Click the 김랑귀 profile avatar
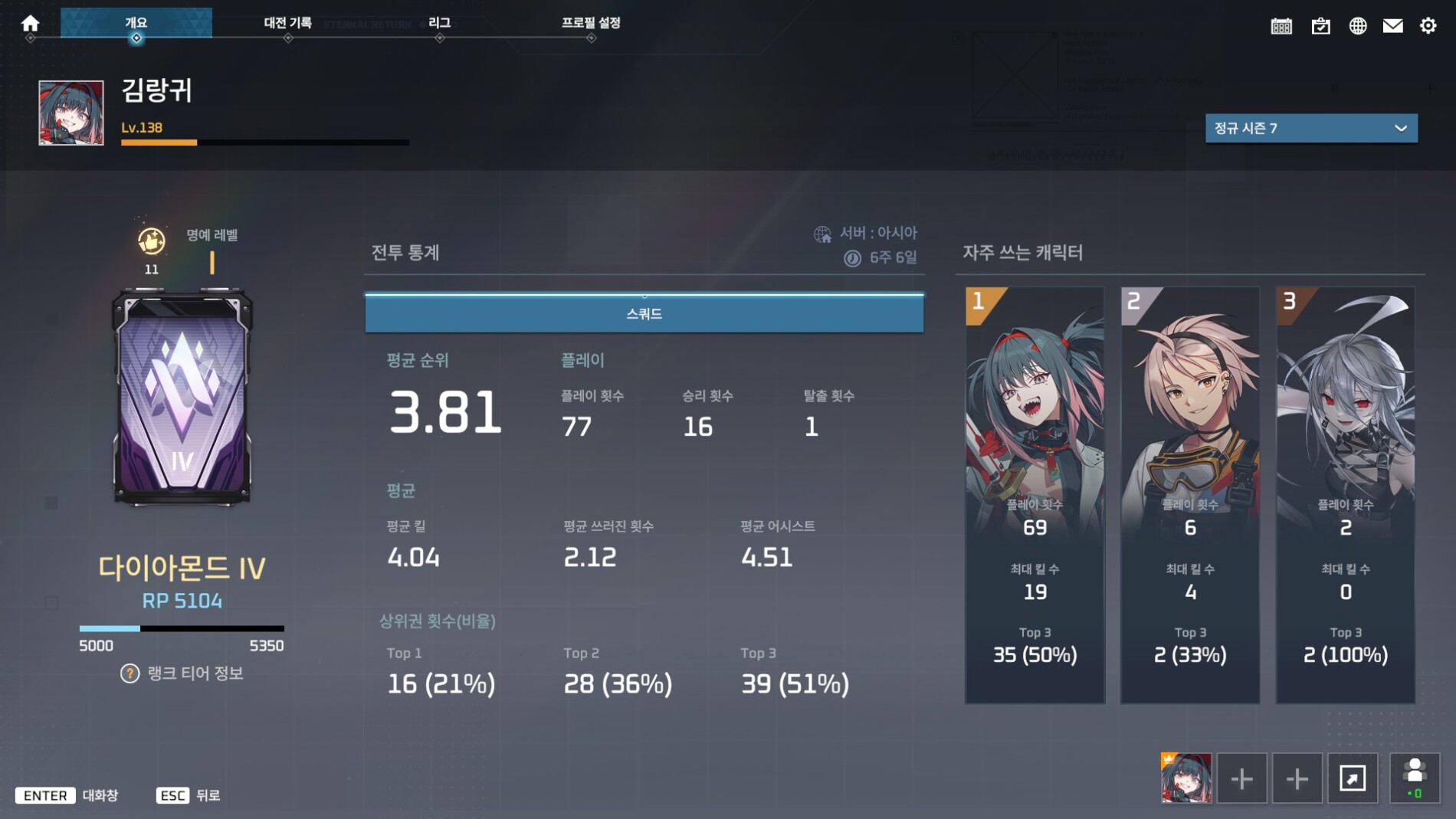Image resolution: width=1456 pixels, height=819 pixels. point(71,113)
